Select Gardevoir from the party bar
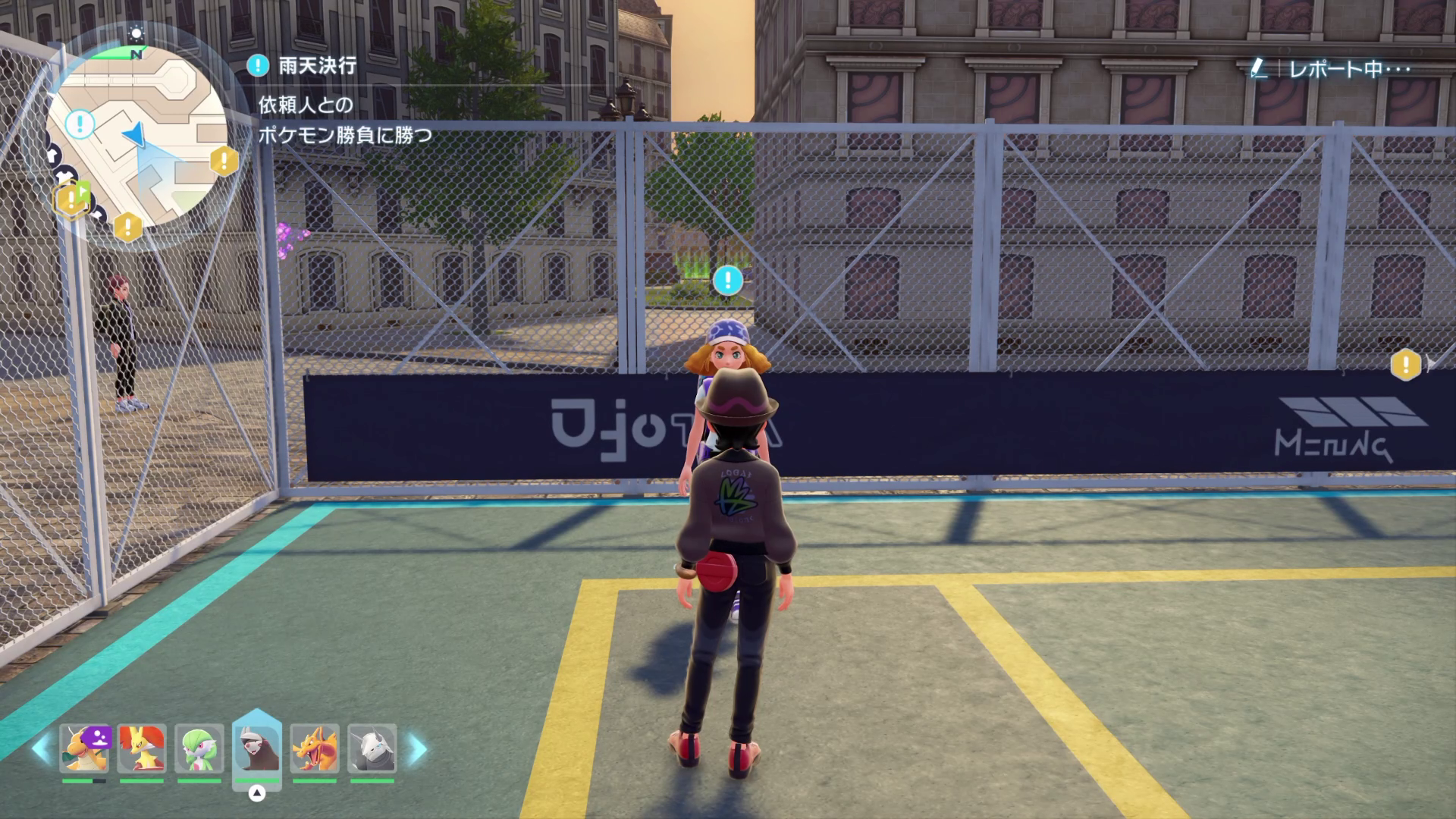 (x=199, y=749)
